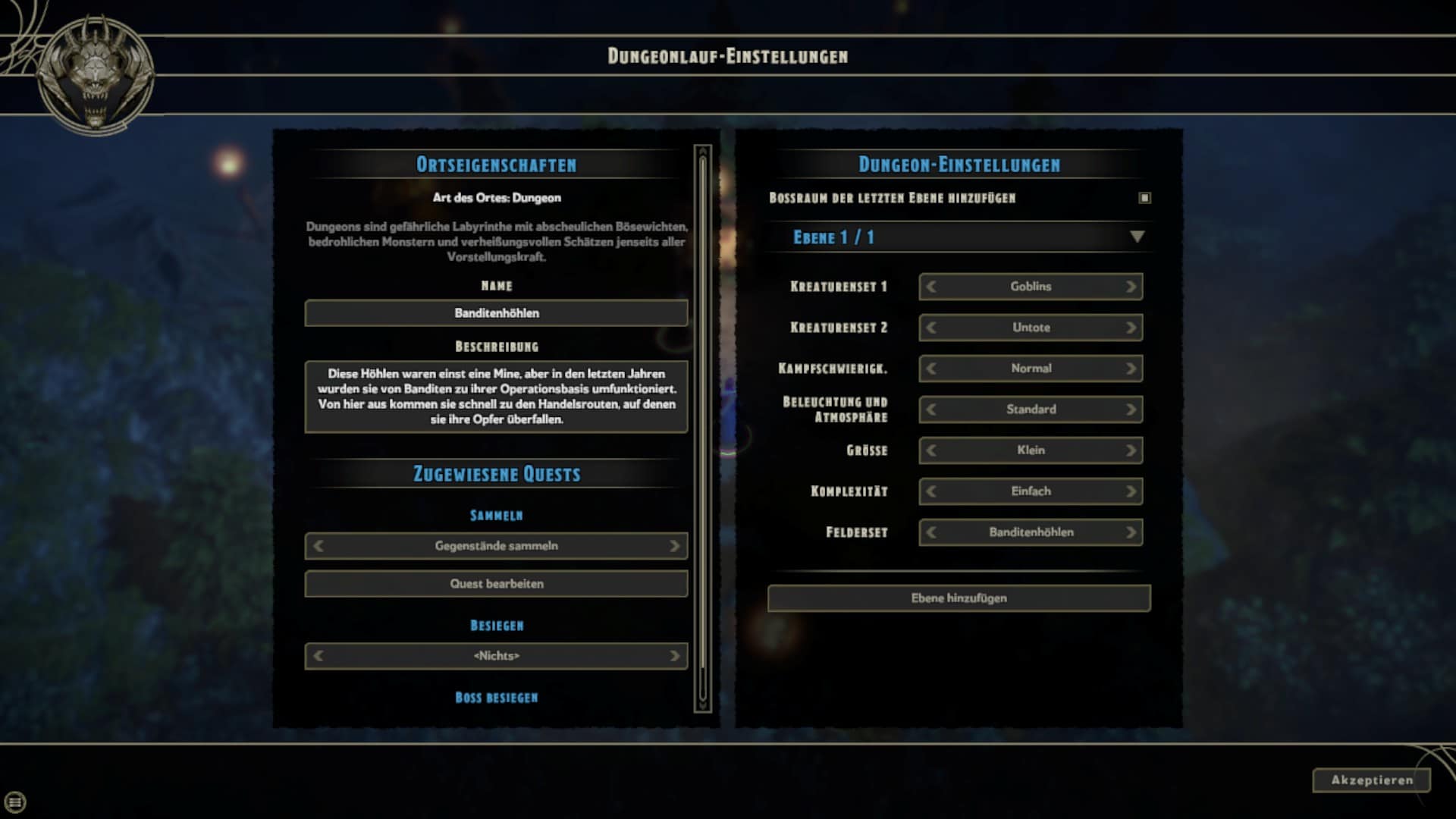Collapse the Ebene 1 / 1 section
Image resolution: width=1456 pixels, height=819 pixels.
[x=1137, y=237]
